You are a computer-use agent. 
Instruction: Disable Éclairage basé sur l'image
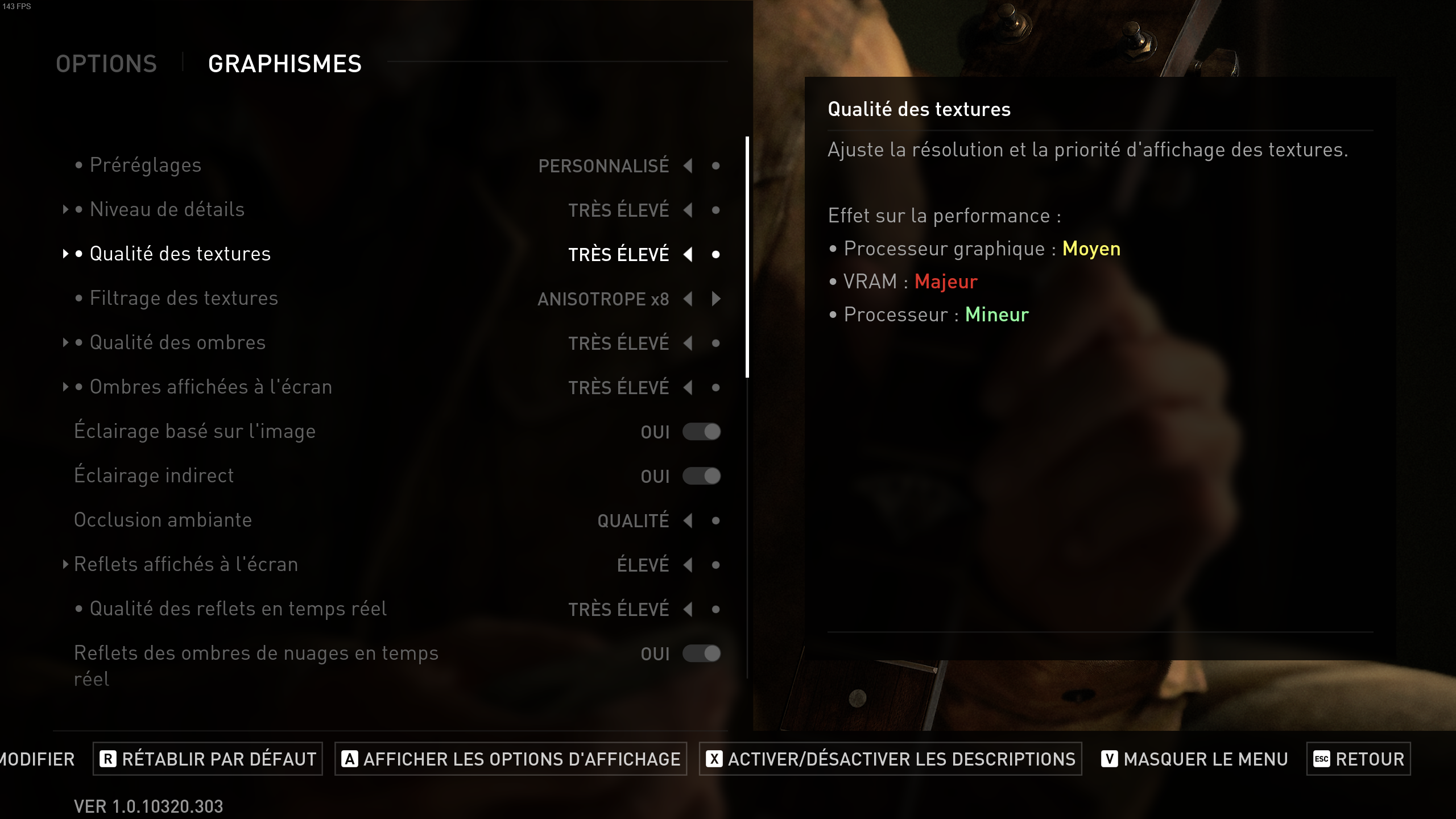coord(702,432)
